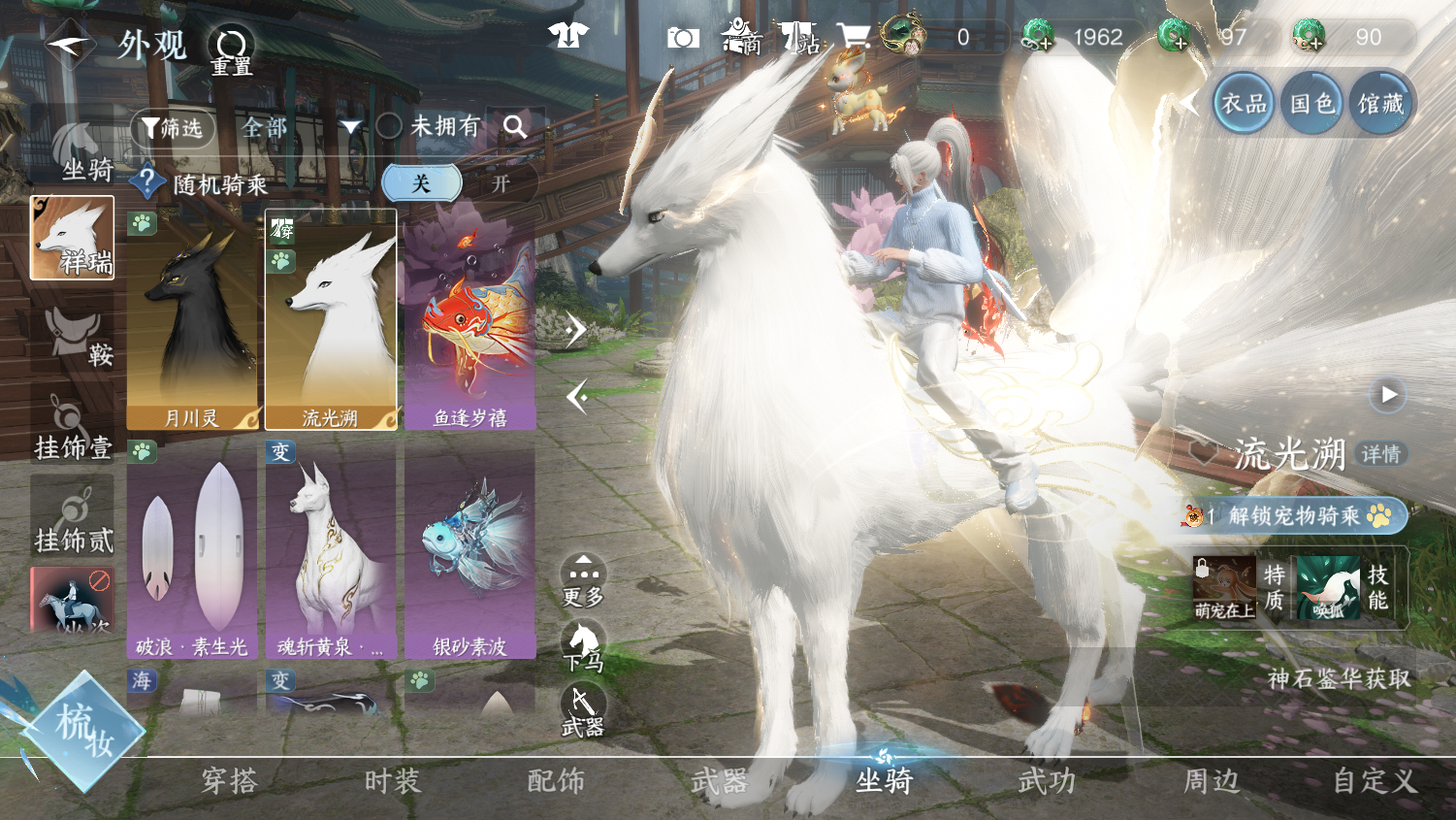Toggle the 未拥有 checkbox
The image size is (1456, 820).
[390, 126]
